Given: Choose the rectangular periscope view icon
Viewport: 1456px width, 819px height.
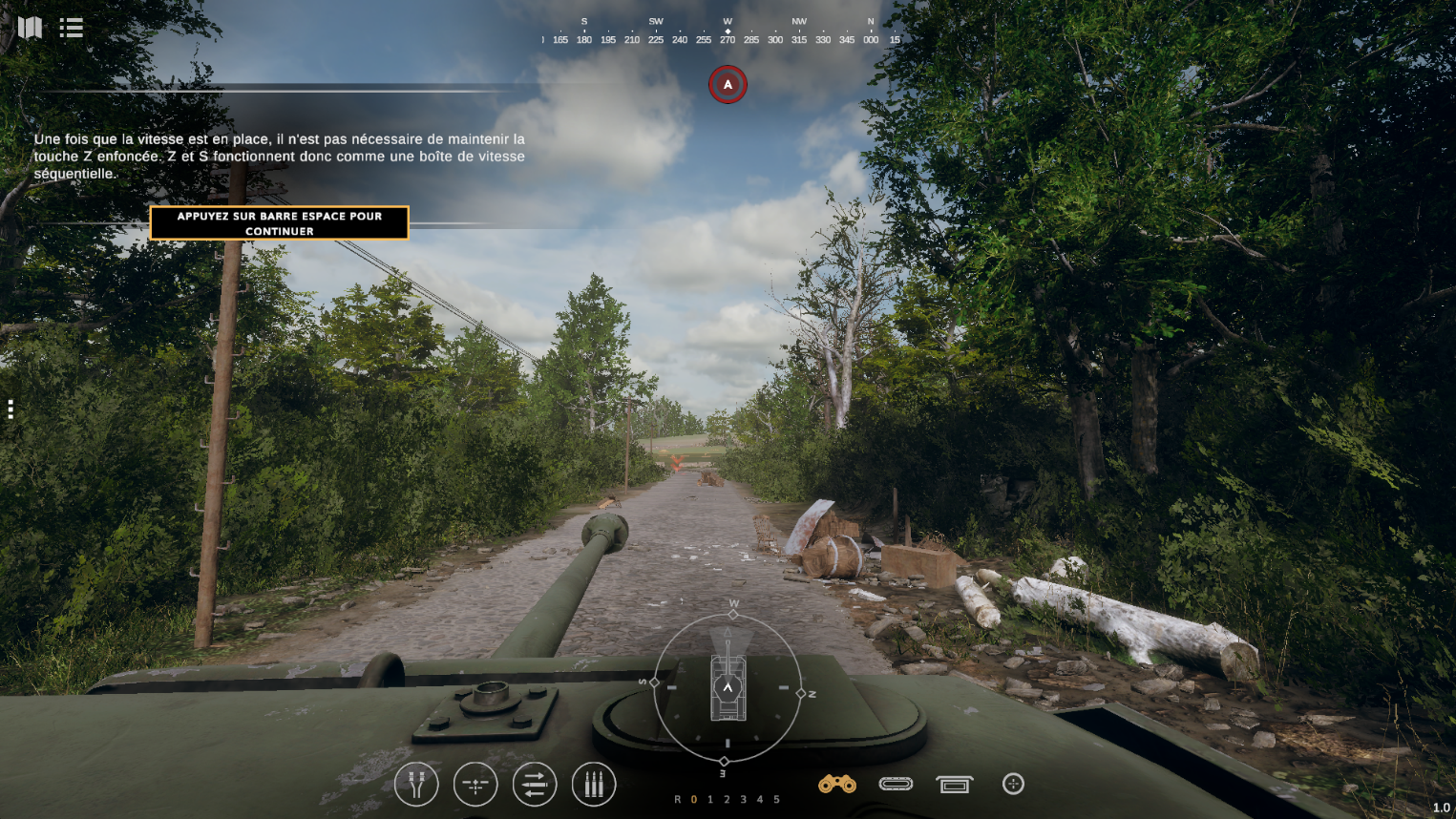Looking at the screenshot, I should [x=954, y=784].
